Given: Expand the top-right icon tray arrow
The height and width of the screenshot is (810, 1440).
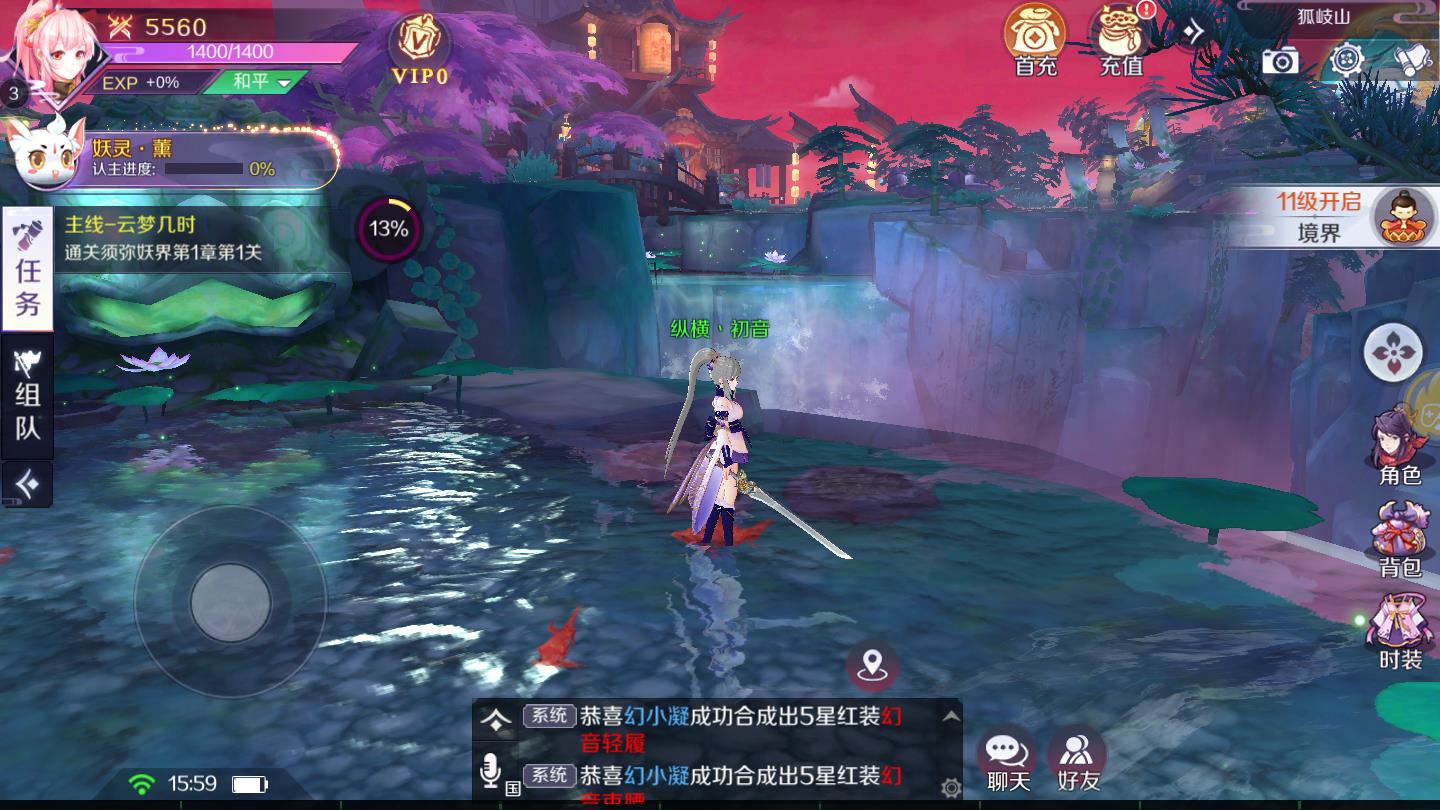Looking at the screenshot, I should (x=1193, y=30).
